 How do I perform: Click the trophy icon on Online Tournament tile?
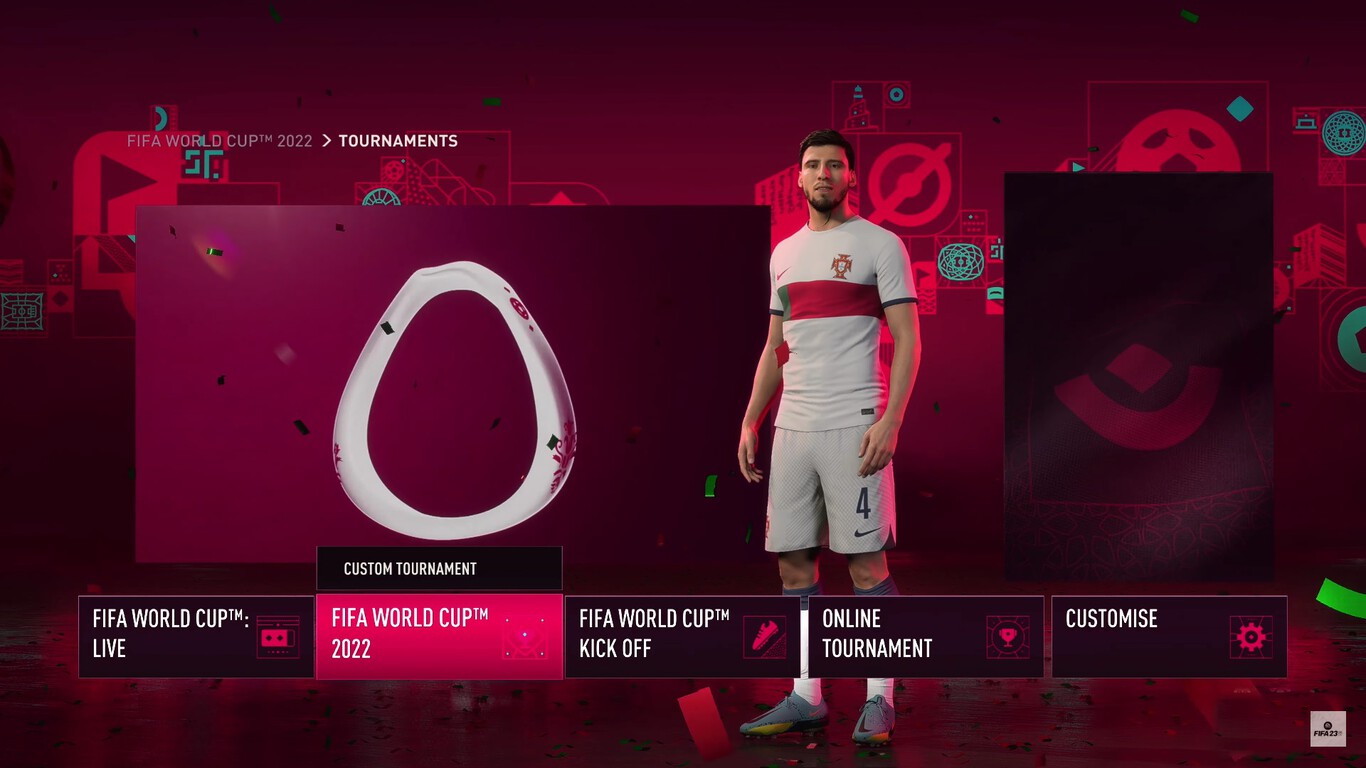[1009, 635]
